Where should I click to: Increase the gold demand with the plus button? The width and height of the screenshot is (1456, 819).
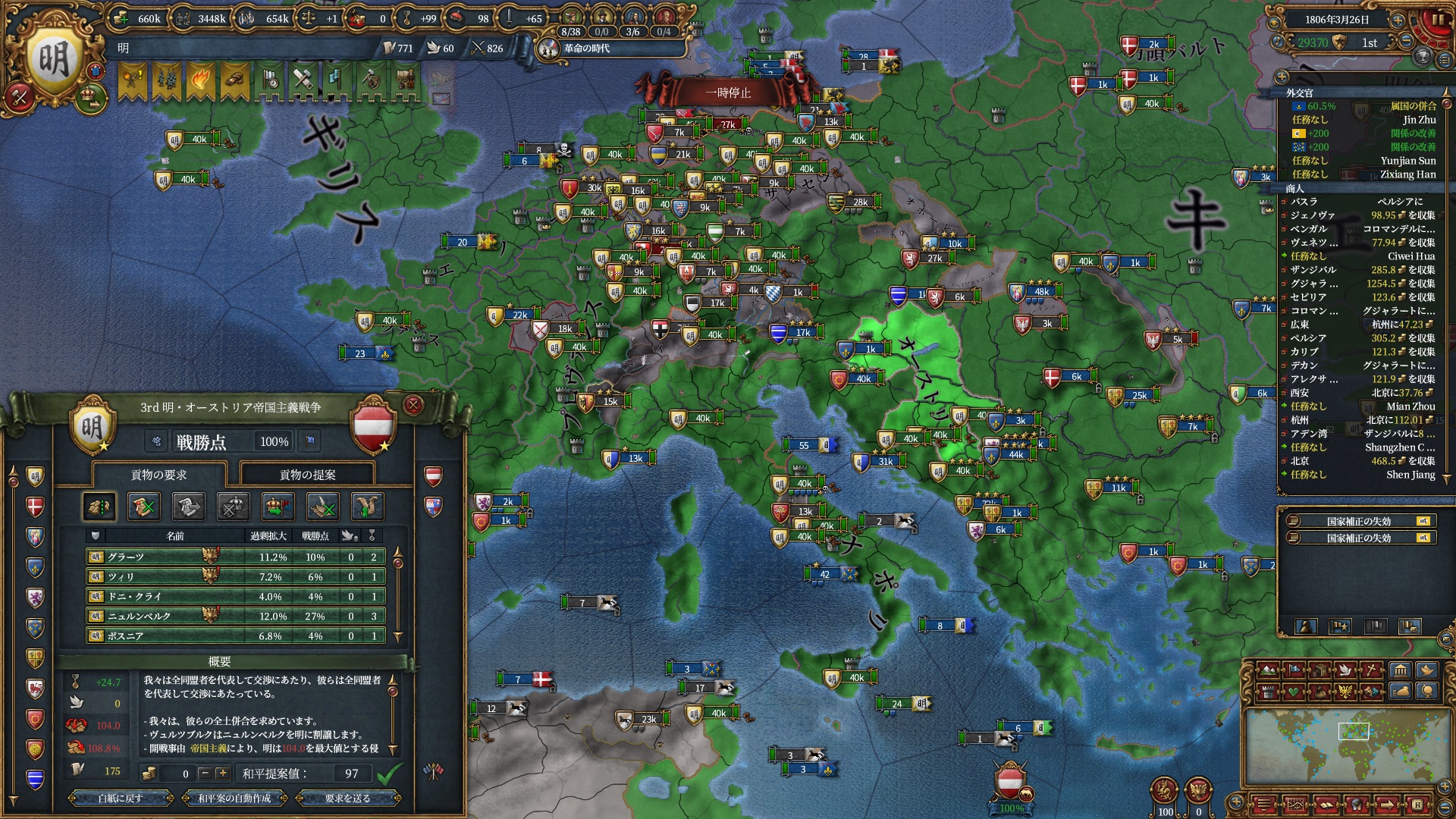coord(222,773)
